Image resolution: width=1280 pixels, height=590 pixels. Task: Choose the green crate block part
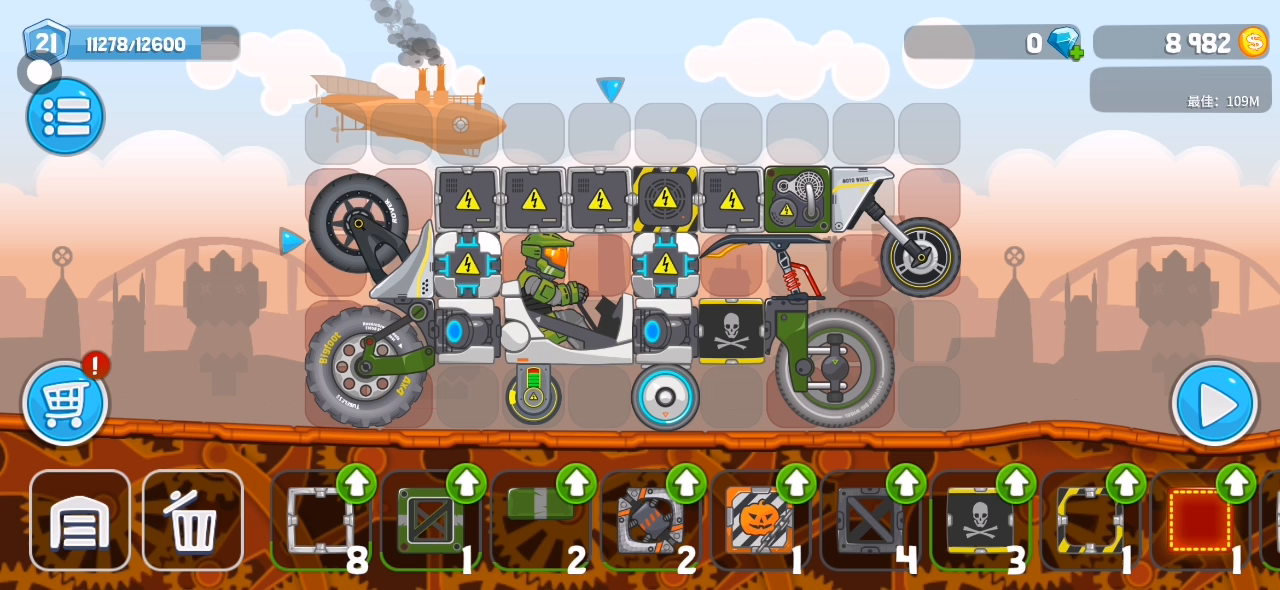[429, 520]
